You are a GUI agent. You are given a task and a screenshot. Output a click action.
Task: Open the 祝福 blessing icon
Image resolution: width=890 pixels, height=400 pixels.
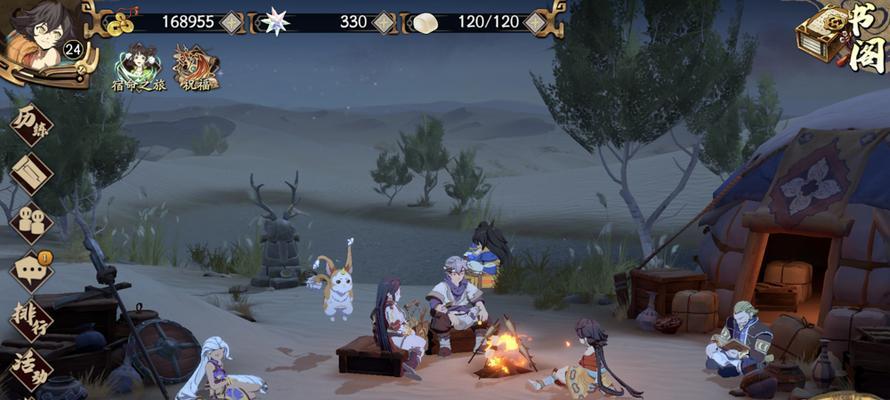[196, 68]
